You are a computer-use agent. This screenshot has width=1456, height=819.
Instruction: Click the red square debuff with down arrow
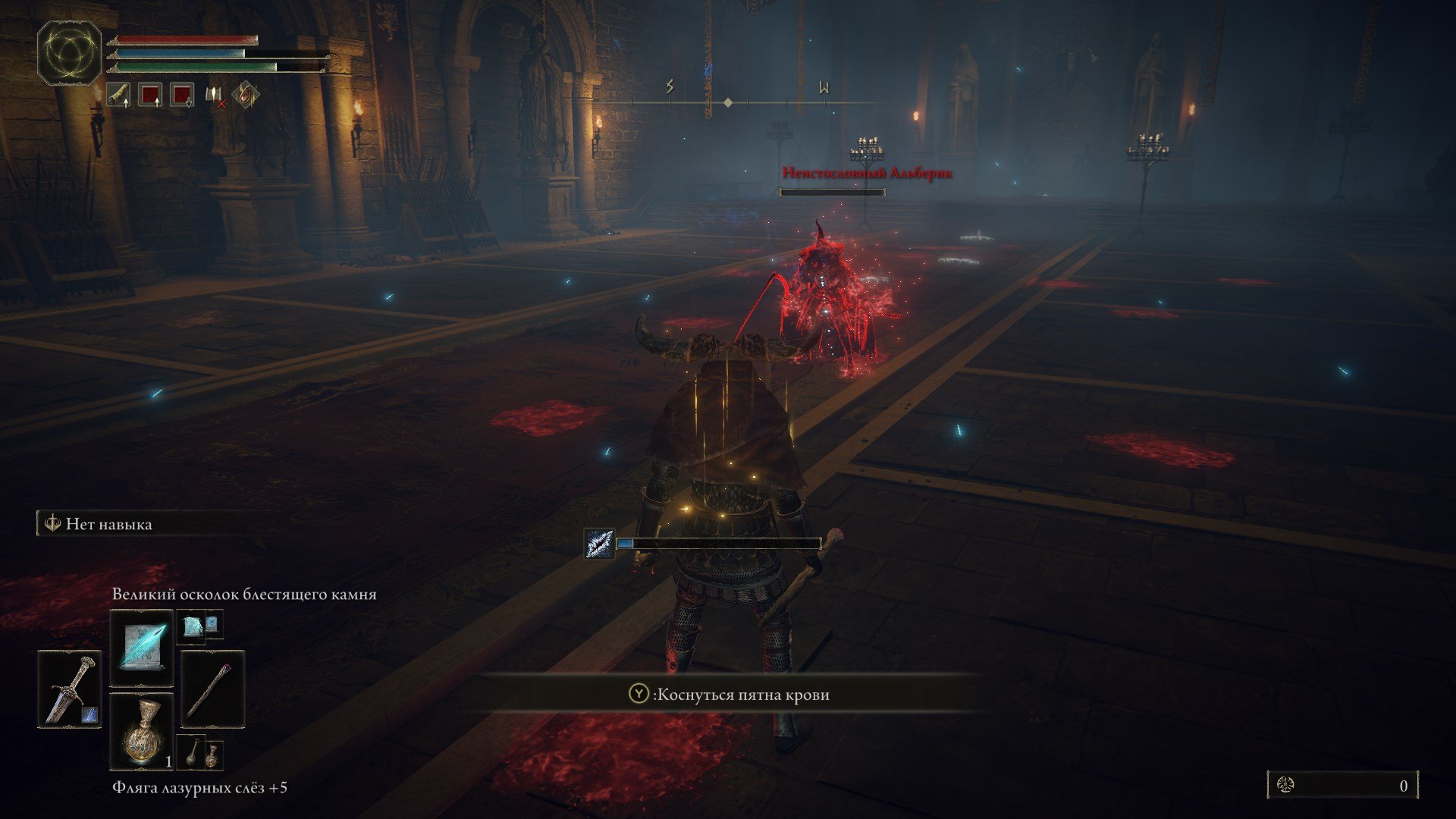182,95
